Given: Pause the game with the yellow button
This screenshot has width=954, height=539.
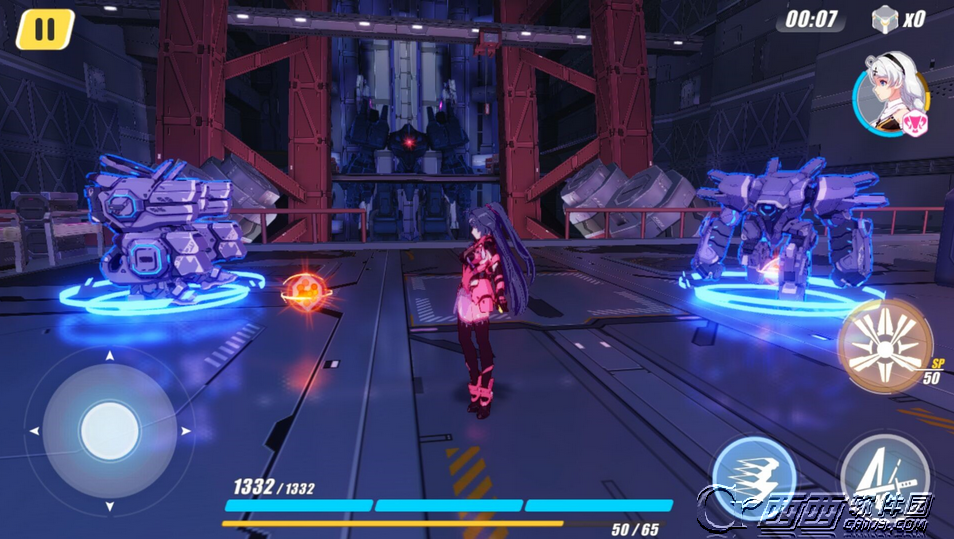Looking at the screenshot, I should click(45, 29).
